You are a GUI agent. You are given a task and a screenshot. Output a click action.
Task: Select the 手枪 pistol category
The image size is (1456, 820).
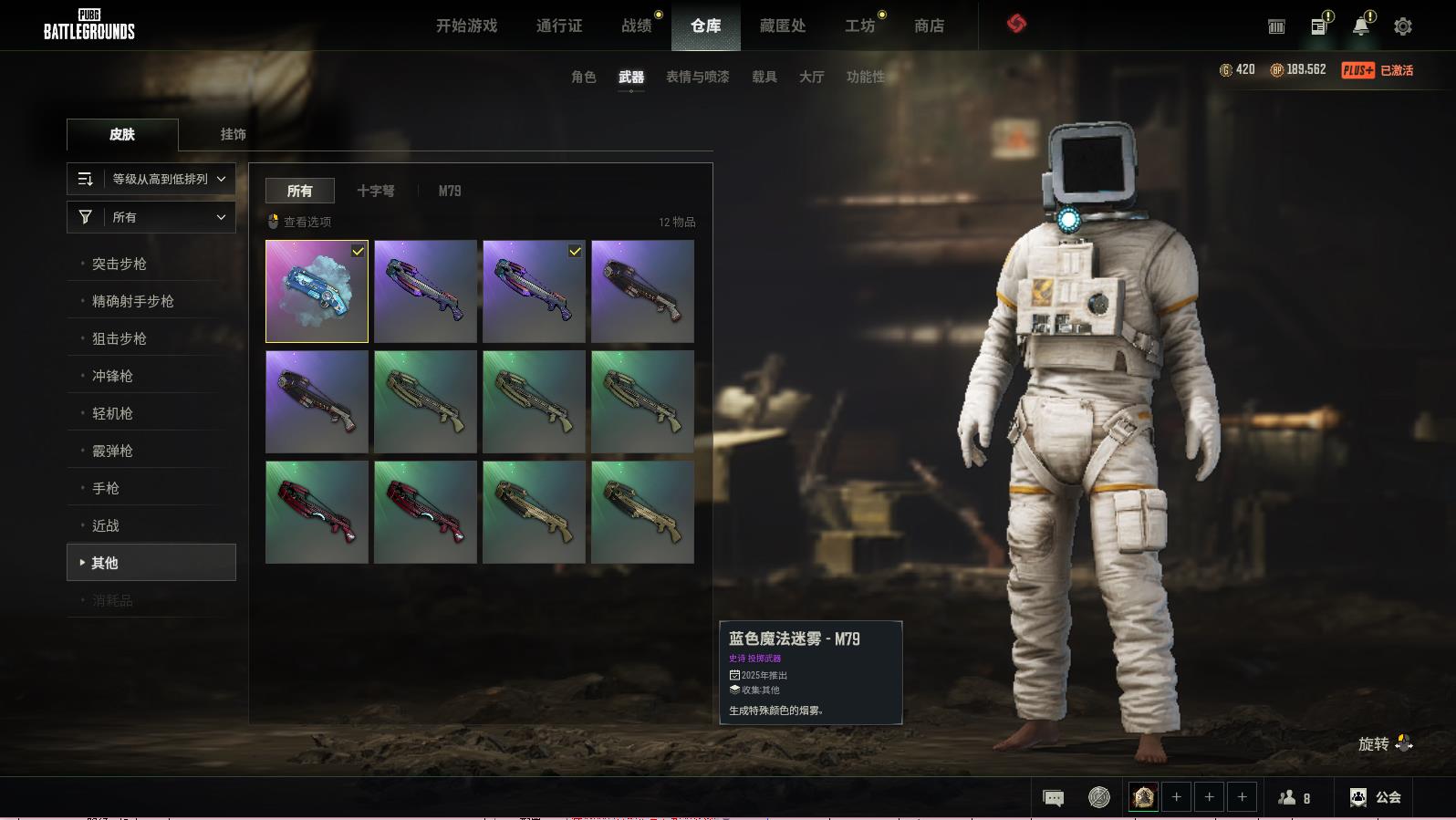106,488
